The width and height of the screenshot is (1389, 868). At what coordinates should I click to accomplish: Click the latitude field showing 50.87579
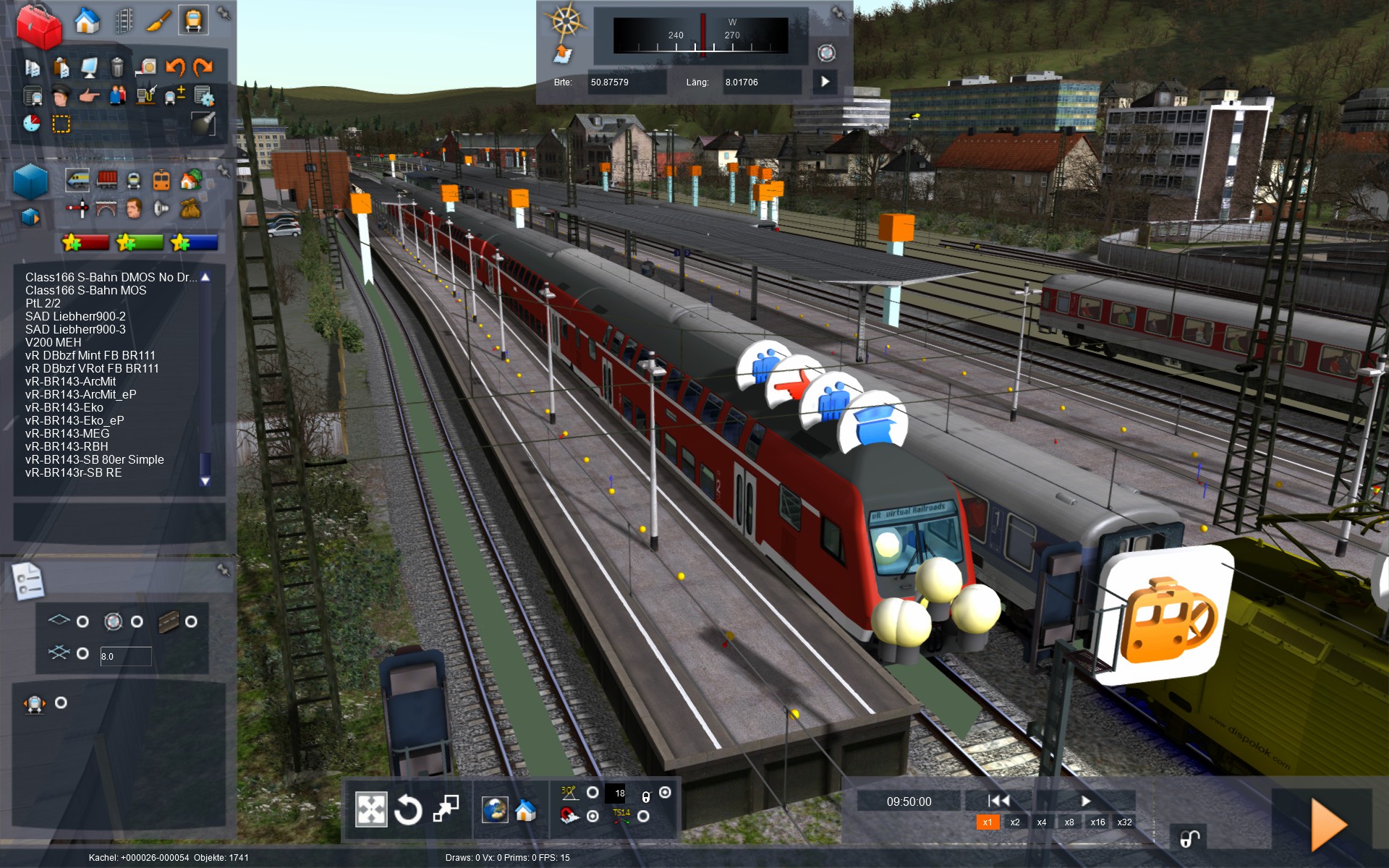point(626,82)
